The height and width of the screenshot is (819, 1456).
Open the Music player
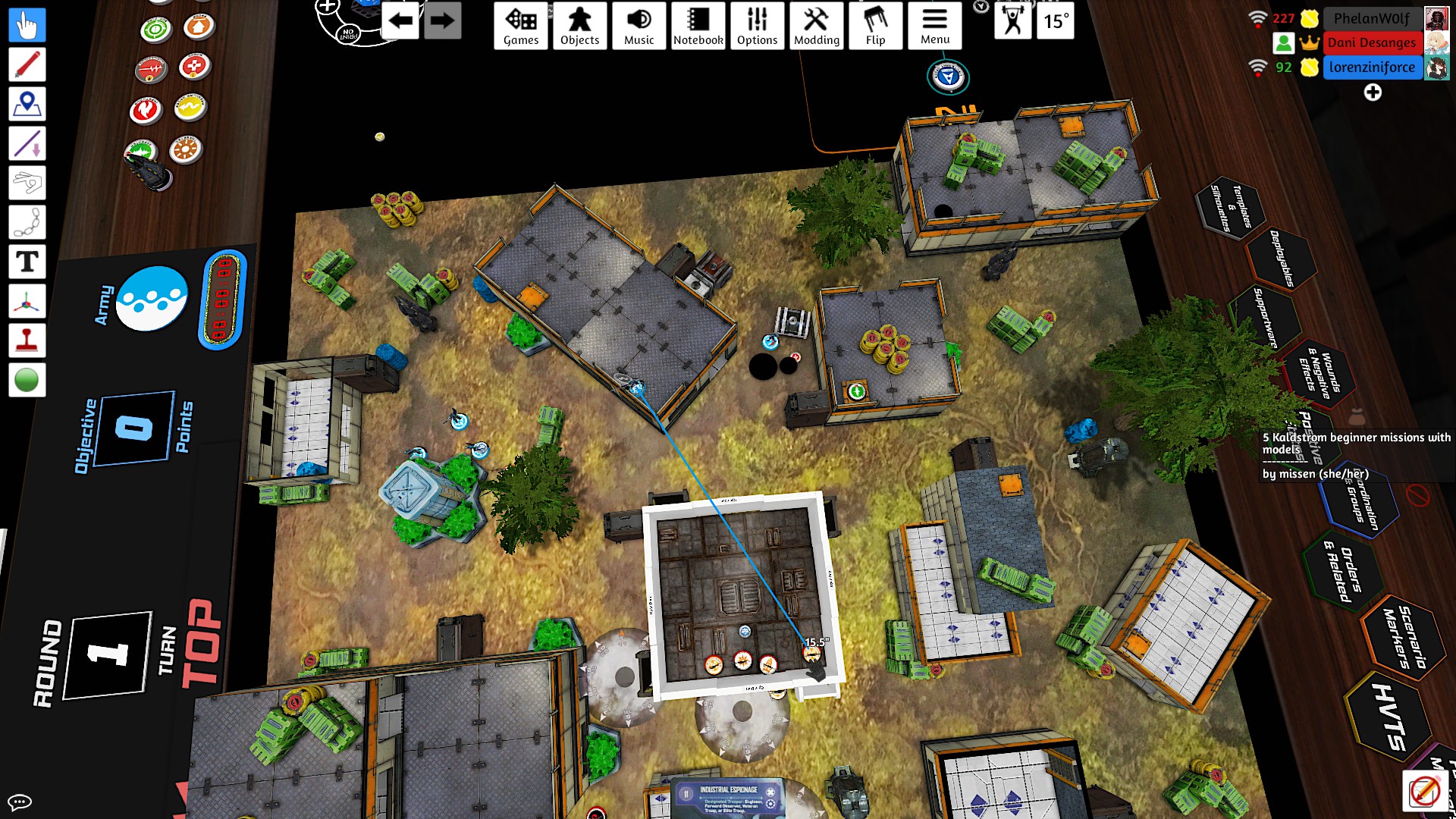coord(639,26)
